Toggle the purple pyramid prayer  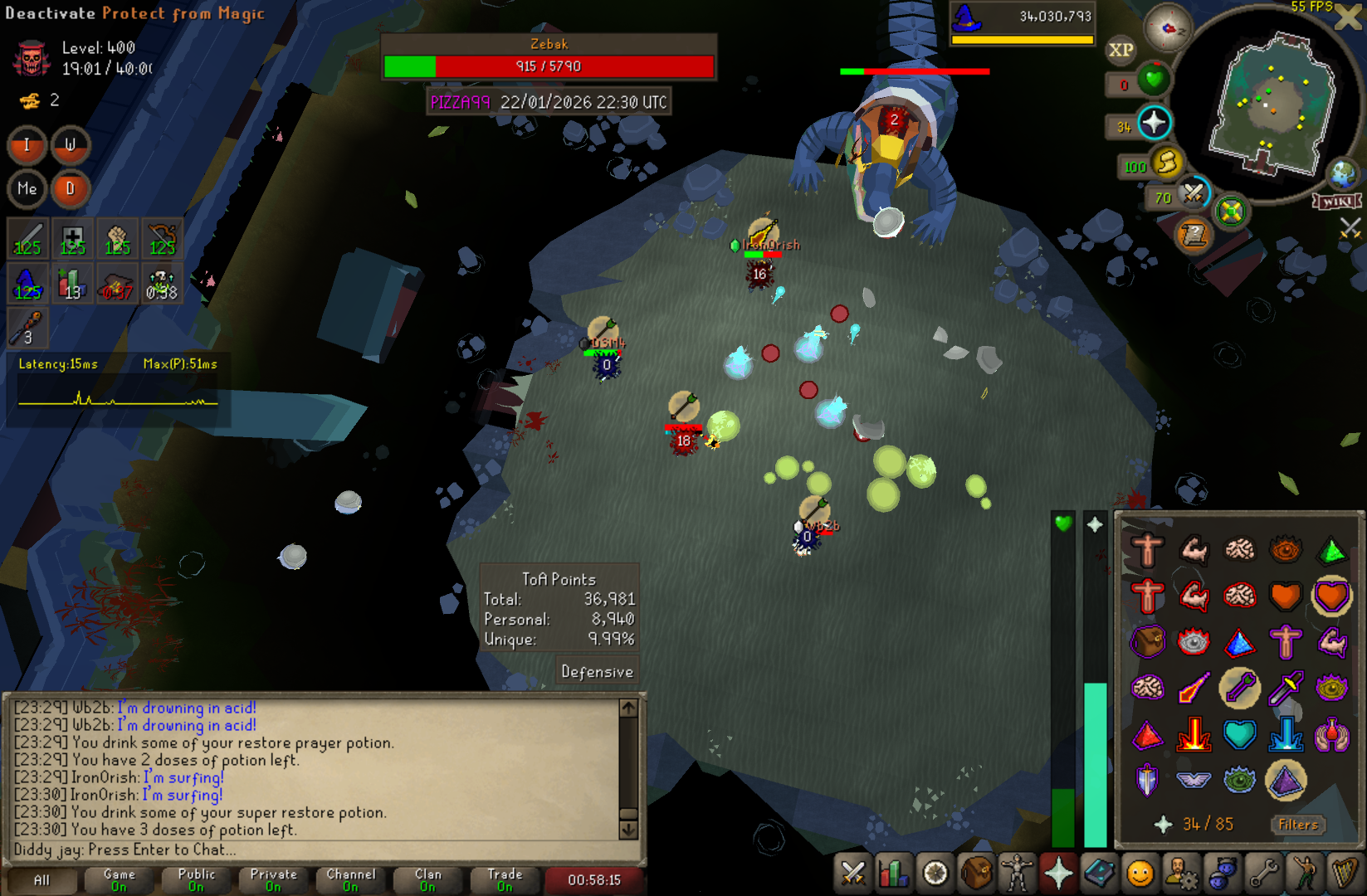pos(1286,780)
